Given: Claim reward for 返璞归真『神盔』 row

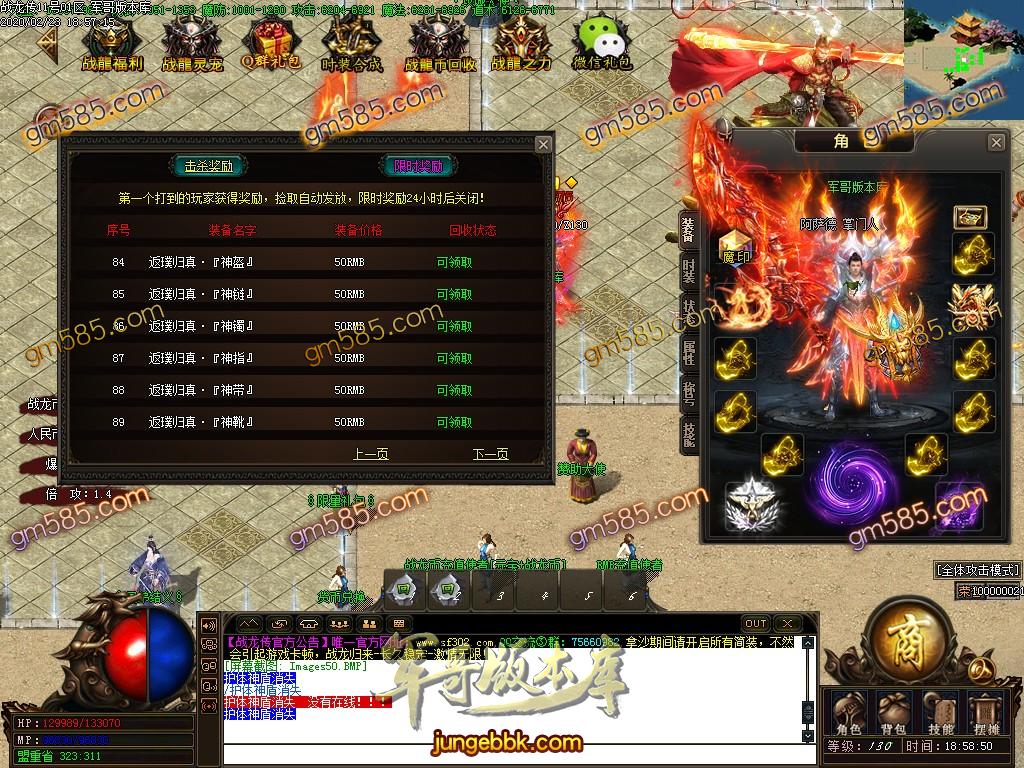Looking at the screenshot, I should 454,262.
